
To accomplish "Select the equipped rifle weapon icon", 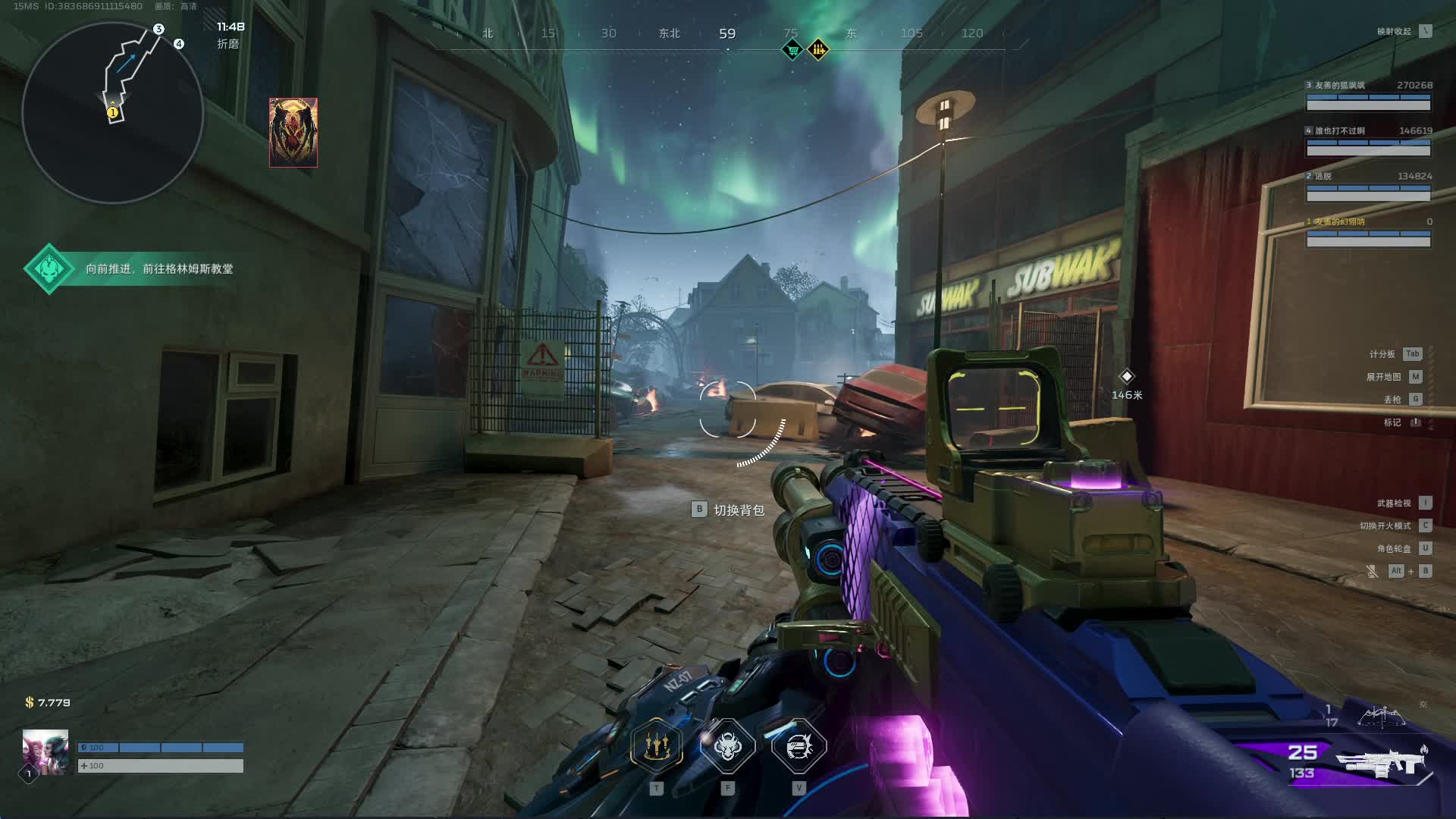I will point(1382,761).
